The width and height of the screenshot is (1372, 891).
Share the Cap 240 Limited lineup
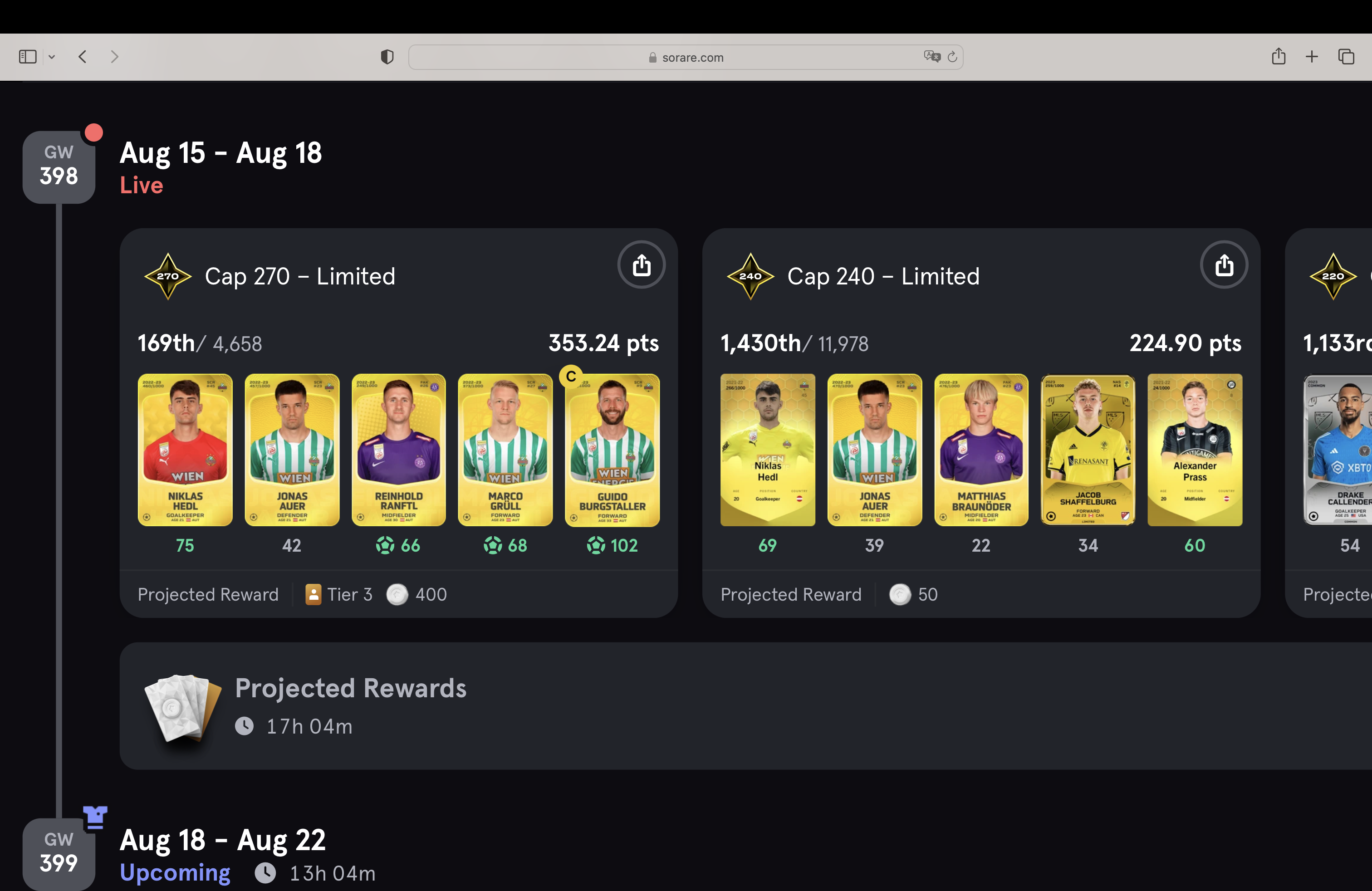(1224, 265)
